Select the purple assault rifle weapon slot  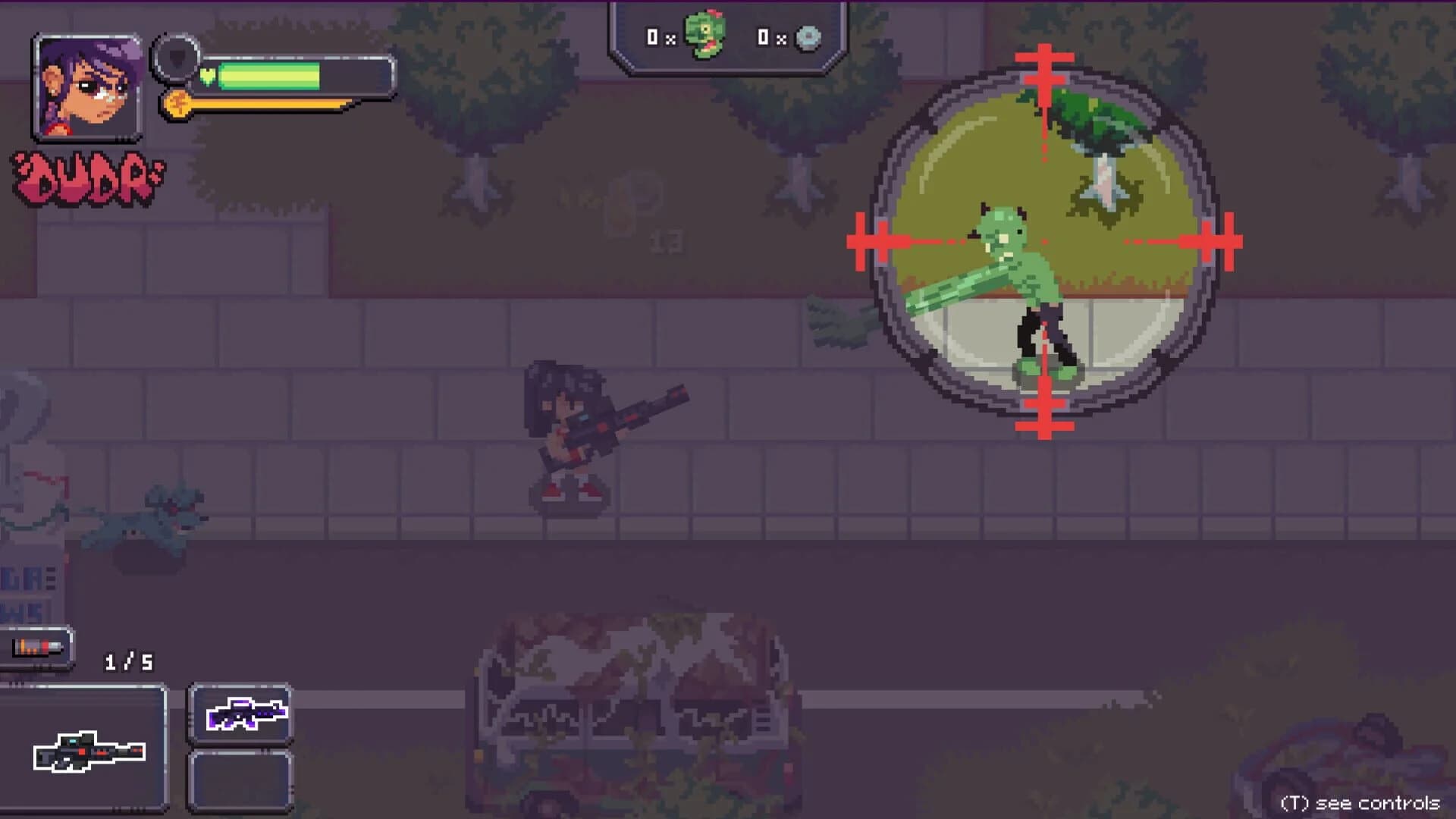point(242,714)
